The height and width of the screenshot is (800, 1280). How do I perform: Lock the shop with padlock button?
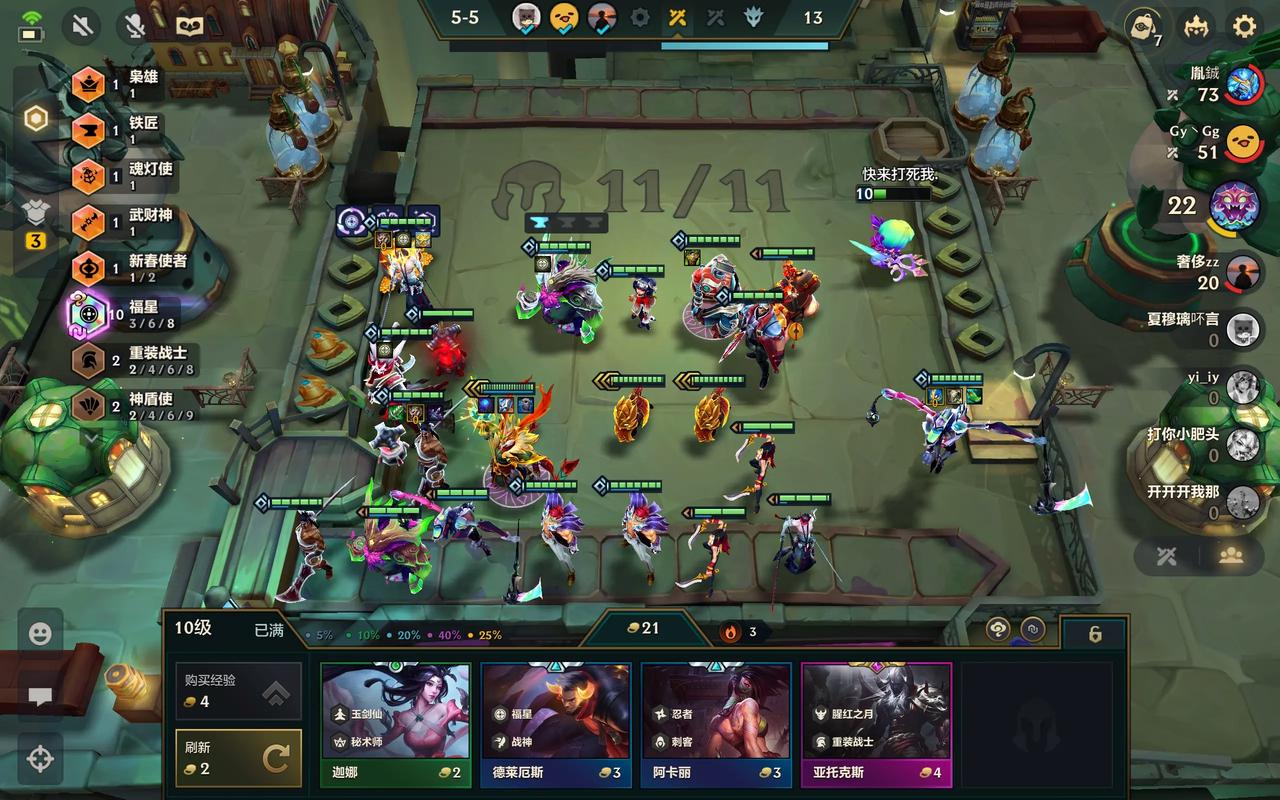[x=1095, y=634]
